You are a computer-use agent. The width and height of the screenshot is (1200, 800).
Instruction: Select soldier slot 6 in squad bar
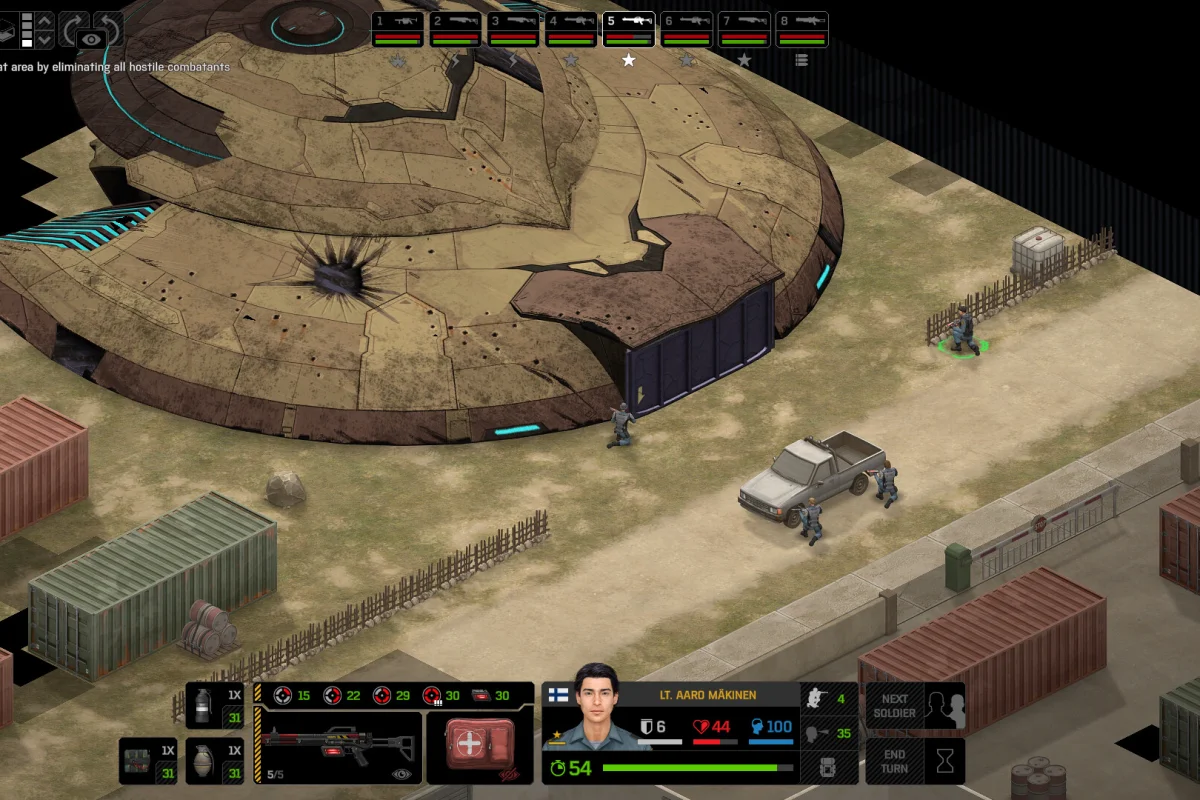point(687,29)
